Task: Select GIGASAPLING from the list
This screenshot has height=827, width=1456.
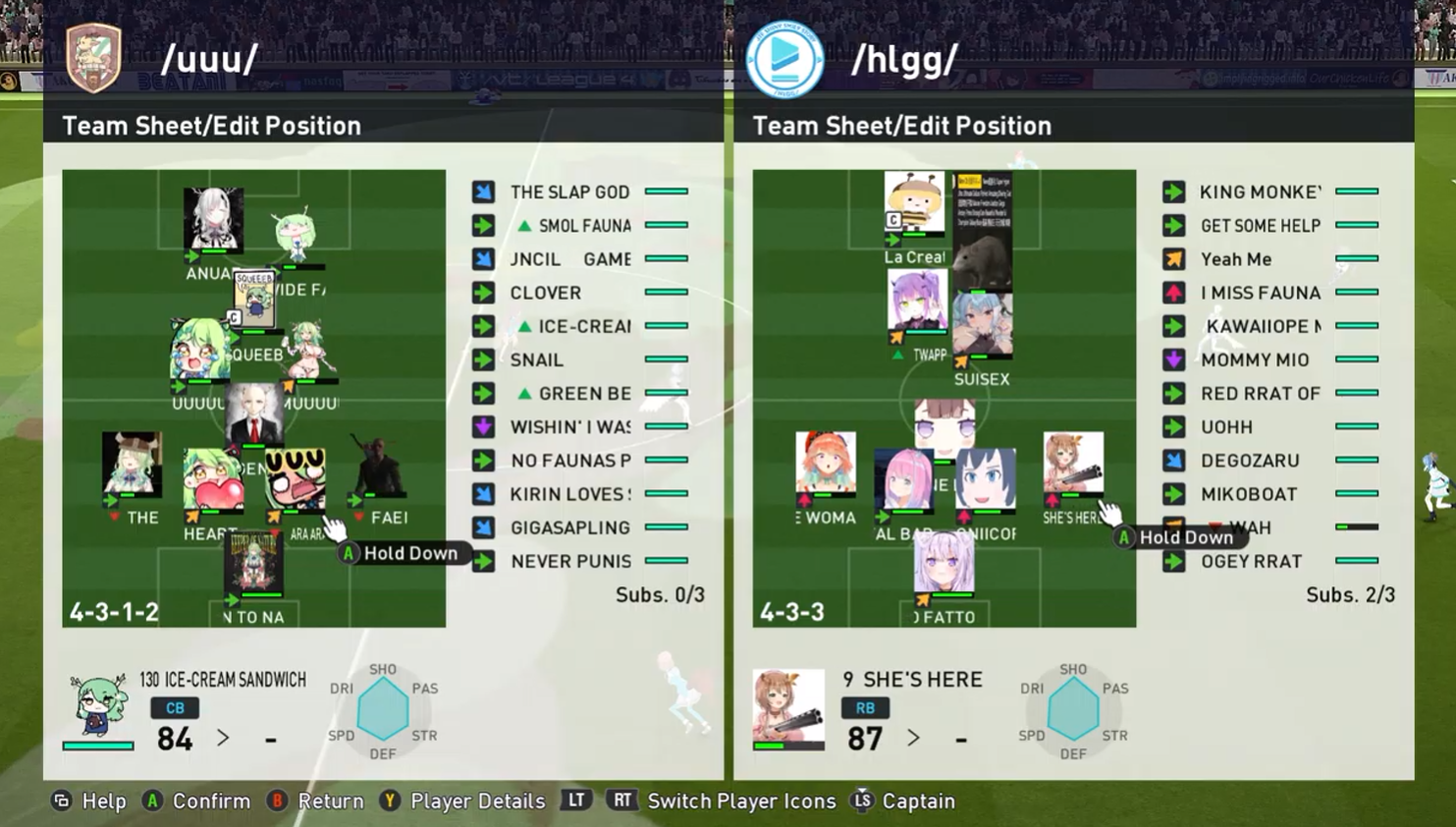Action: pyautogui.click(x=569, y=528)
